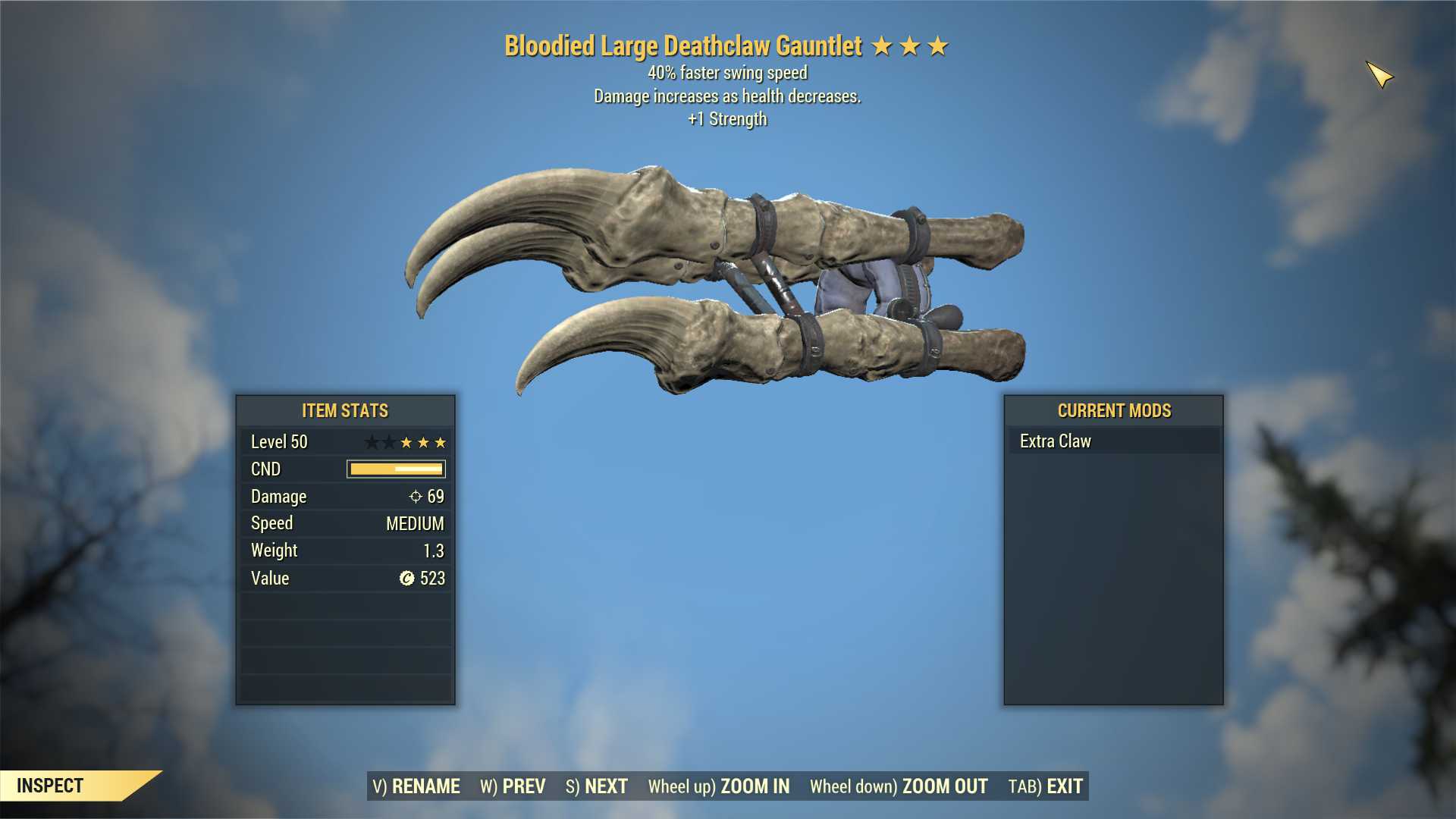This screenshot has width=1456, height=819.
Task: Expand the ITEM STATS panel header
Action: pos(344,410)
